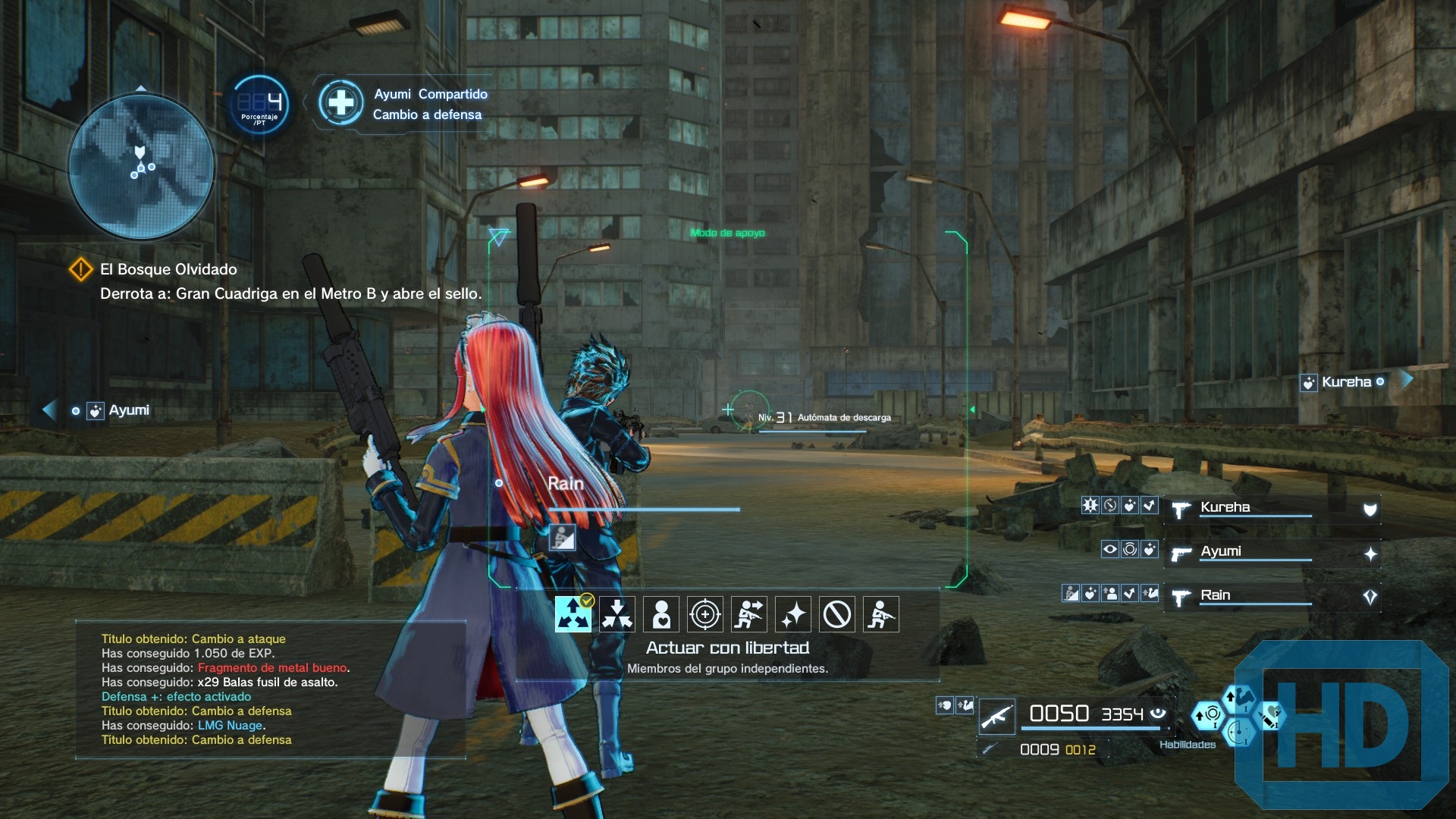
Task: Activate the radar scan skill hexagon
Action: point(1239,733)
